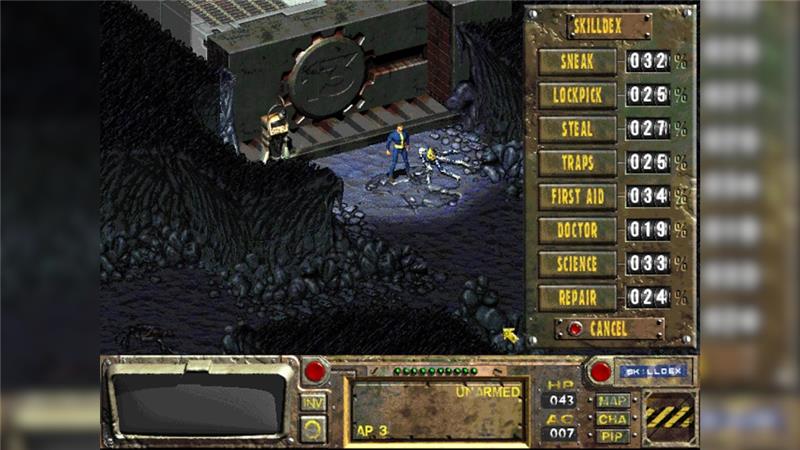Click the options button below INV
800x450 pixels.
point(314,428)
